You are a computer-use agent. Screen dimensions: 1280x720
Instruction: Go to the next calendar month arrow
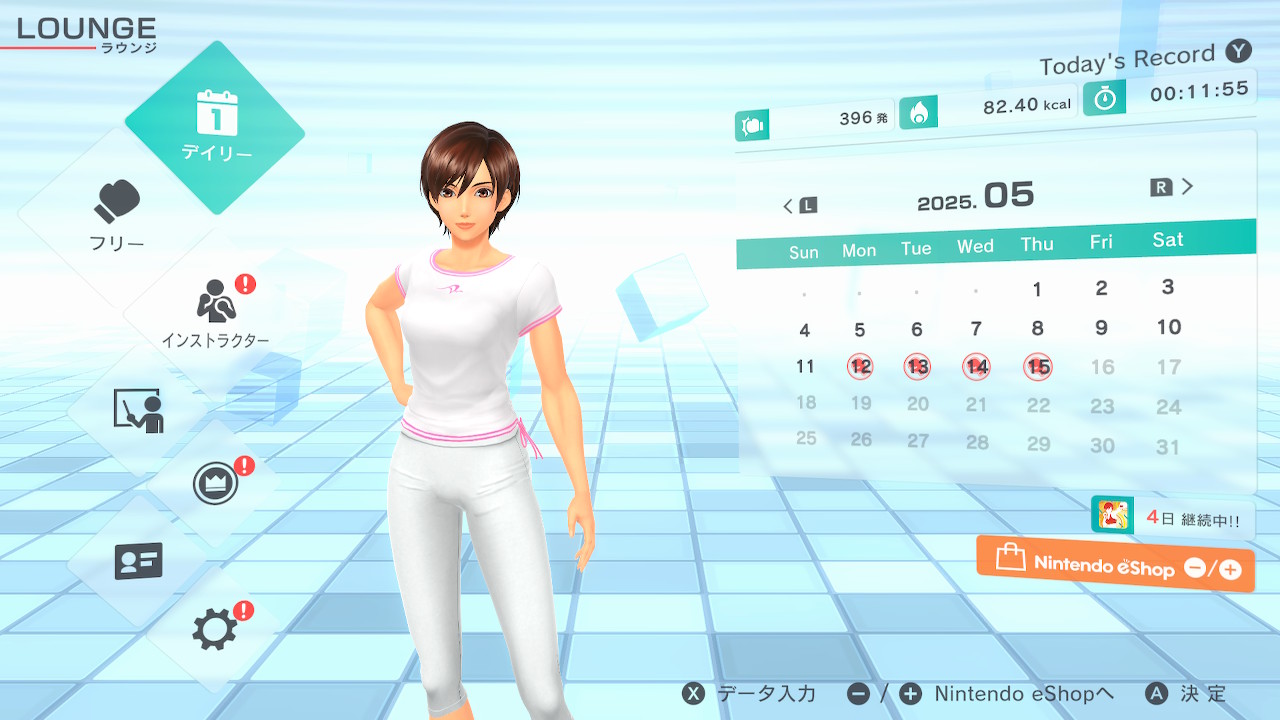[x=1174, y=187]
